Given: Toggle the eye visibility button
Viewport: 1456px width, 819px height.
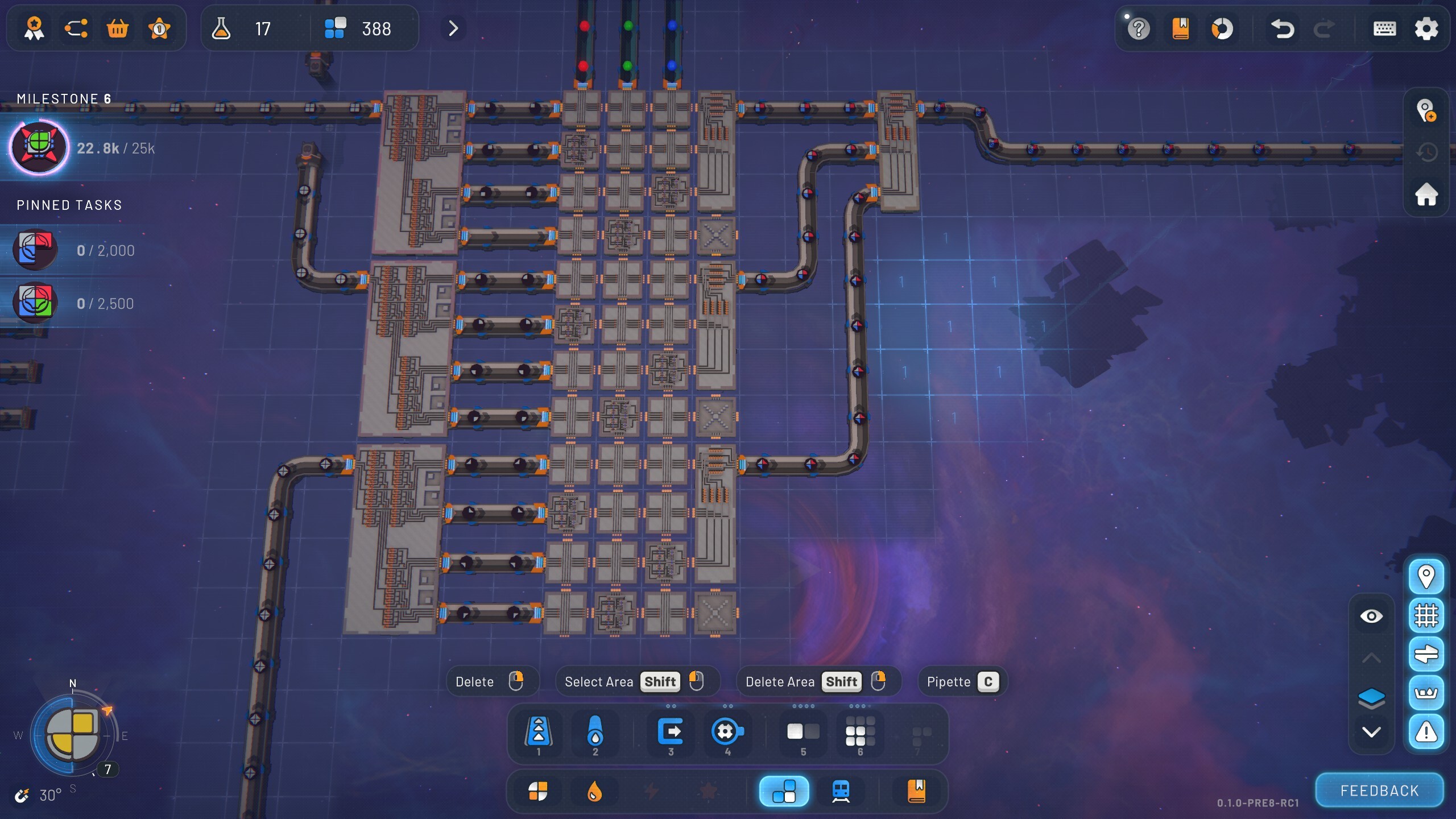Looking at the screenshot, I should coord(1371,616).
